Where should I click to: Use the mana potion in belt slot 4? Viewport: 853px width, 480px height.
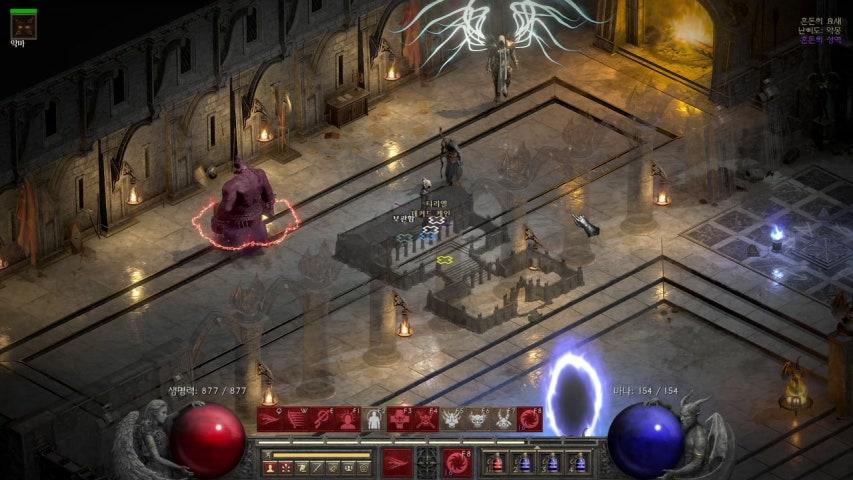(577, 462)
